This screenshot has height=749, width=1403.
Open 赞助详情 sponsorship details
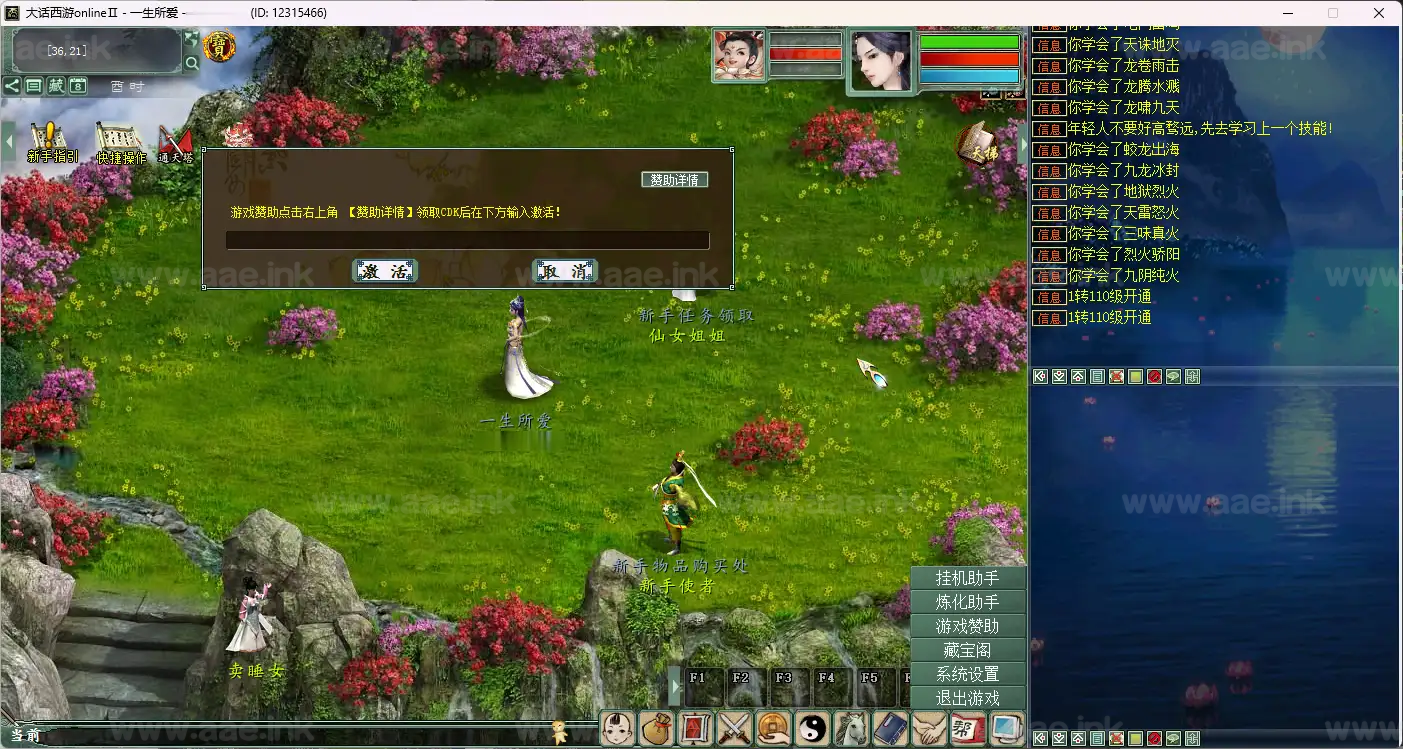point(675,180)
